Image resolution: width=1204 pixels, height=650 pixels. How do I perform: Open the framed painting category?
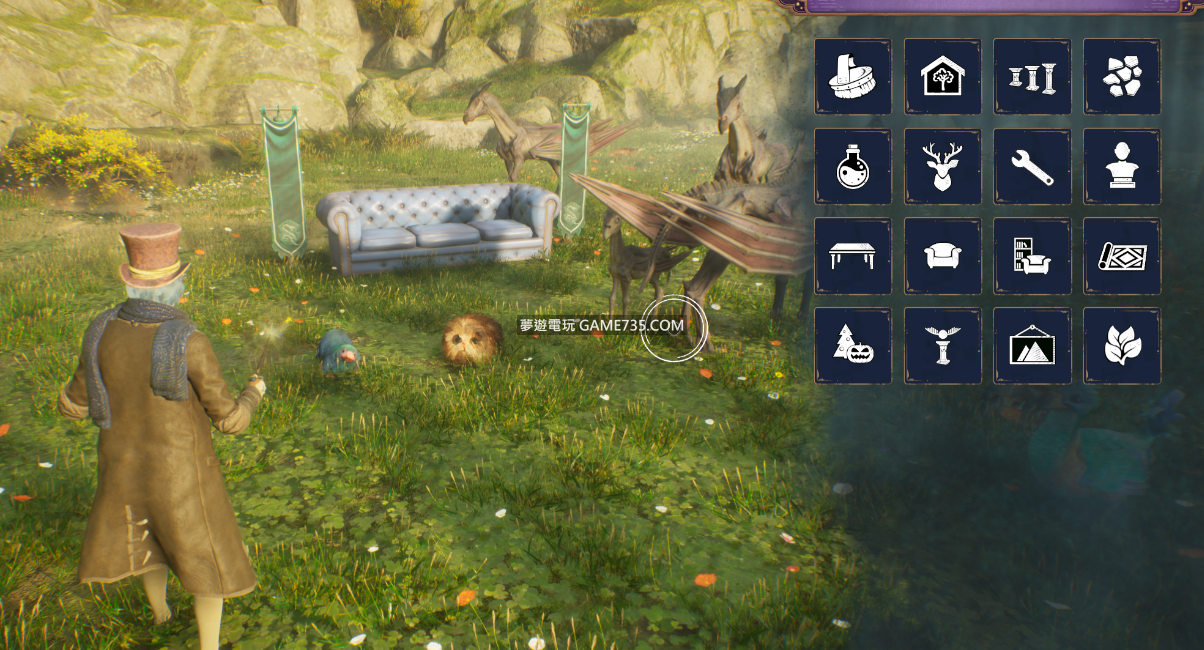pos(1032,346)
